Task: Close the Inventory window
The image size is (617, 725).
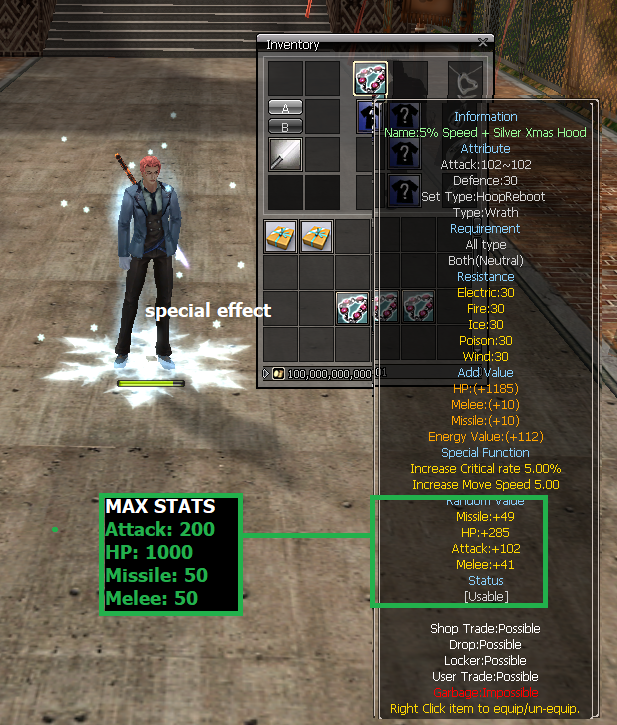Action: tap(484, 43)
